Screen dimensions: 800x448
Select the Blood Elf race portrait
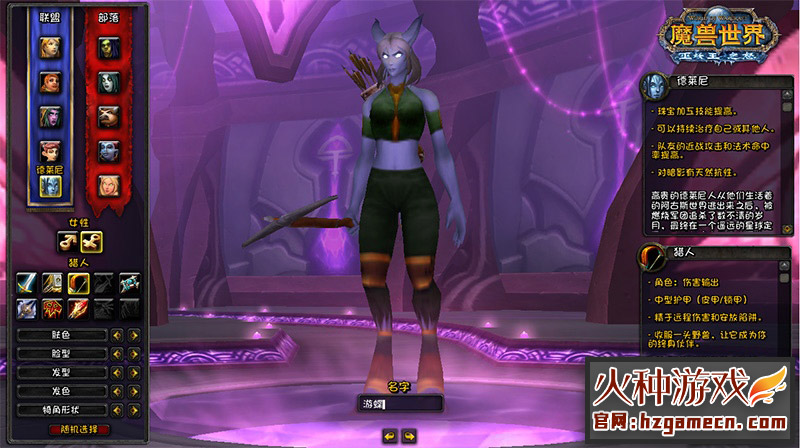point(107,185)
